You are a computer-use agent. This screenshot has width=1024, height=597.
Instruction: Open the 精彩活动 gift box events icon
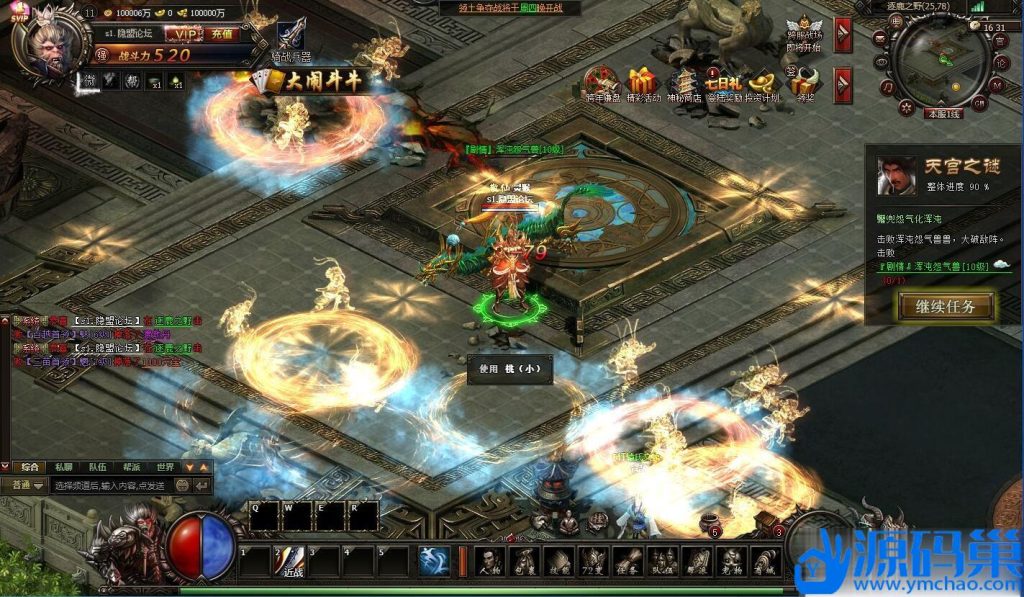(642, 84)
